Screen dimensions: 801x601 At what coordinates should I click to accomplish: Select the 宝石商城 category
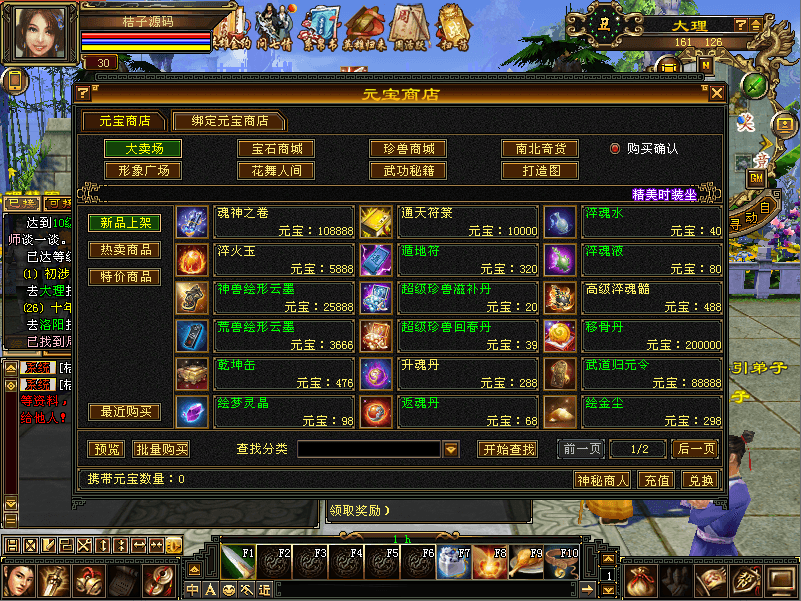[276, 149]
